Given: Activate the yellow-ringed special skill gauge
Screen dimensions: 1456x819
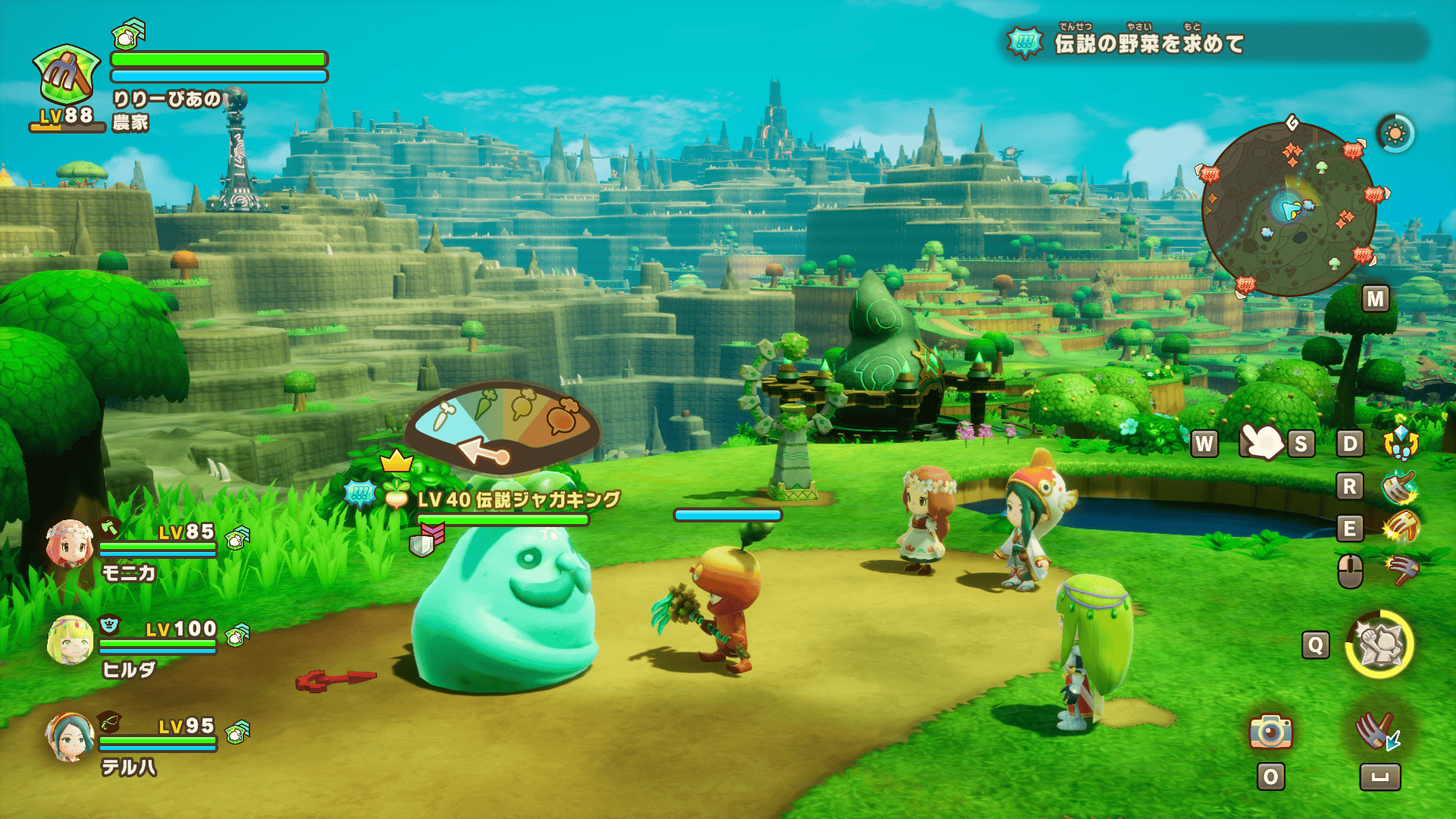Looking at the screenshot, I should coord(1379,645).
